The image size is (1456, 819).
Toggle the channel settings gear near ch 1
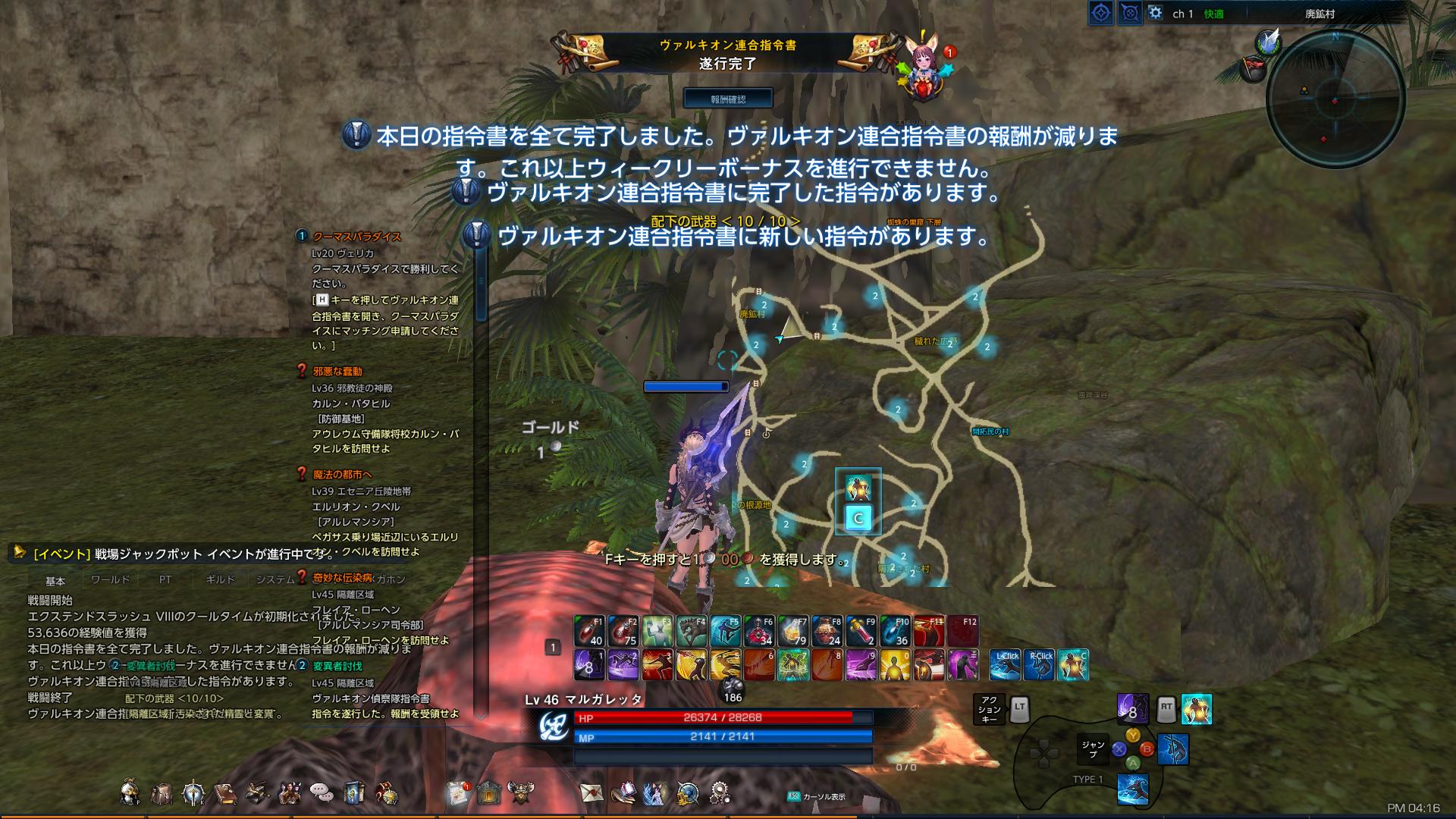click(1153, 11)
